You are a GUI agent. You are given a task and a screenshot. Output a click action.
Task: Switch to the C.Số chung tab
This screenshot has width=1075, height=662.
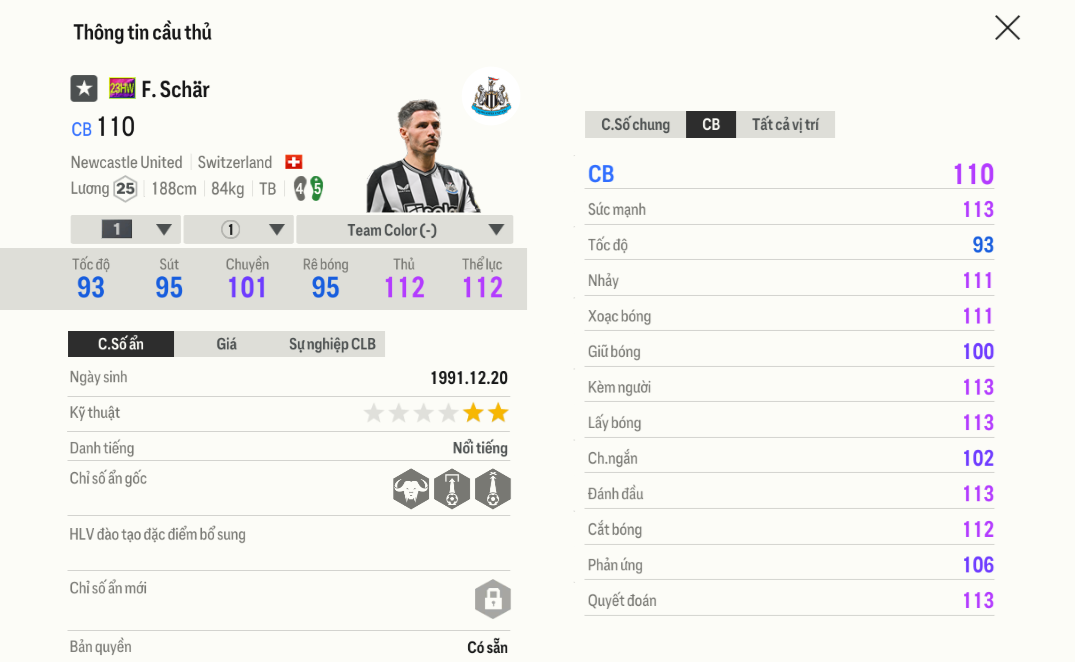[x=635, y=125]
